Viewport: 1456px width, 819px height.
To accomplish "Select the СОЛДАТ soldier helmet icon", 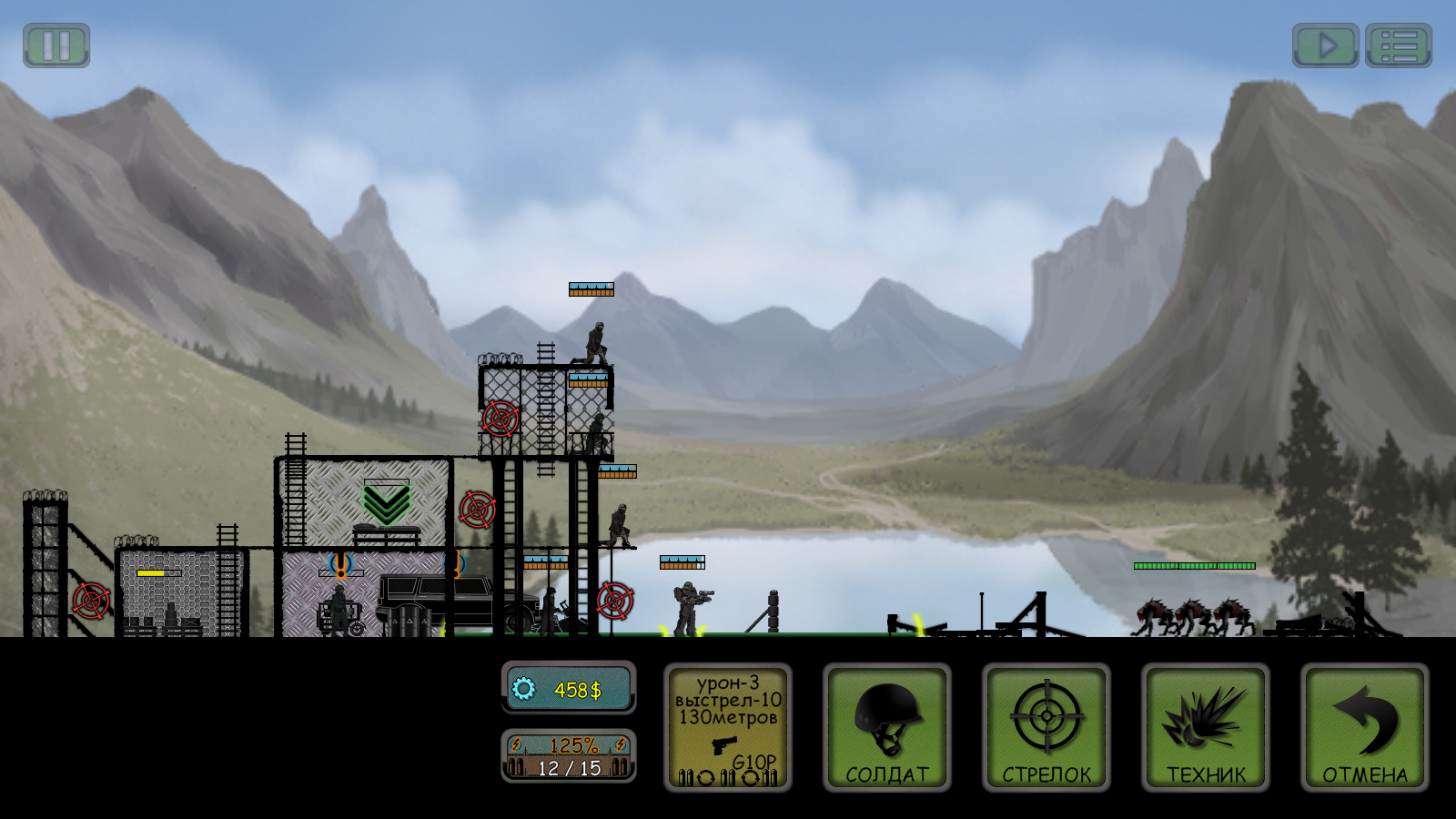I will pyautogui.click(x=887, y=717).
